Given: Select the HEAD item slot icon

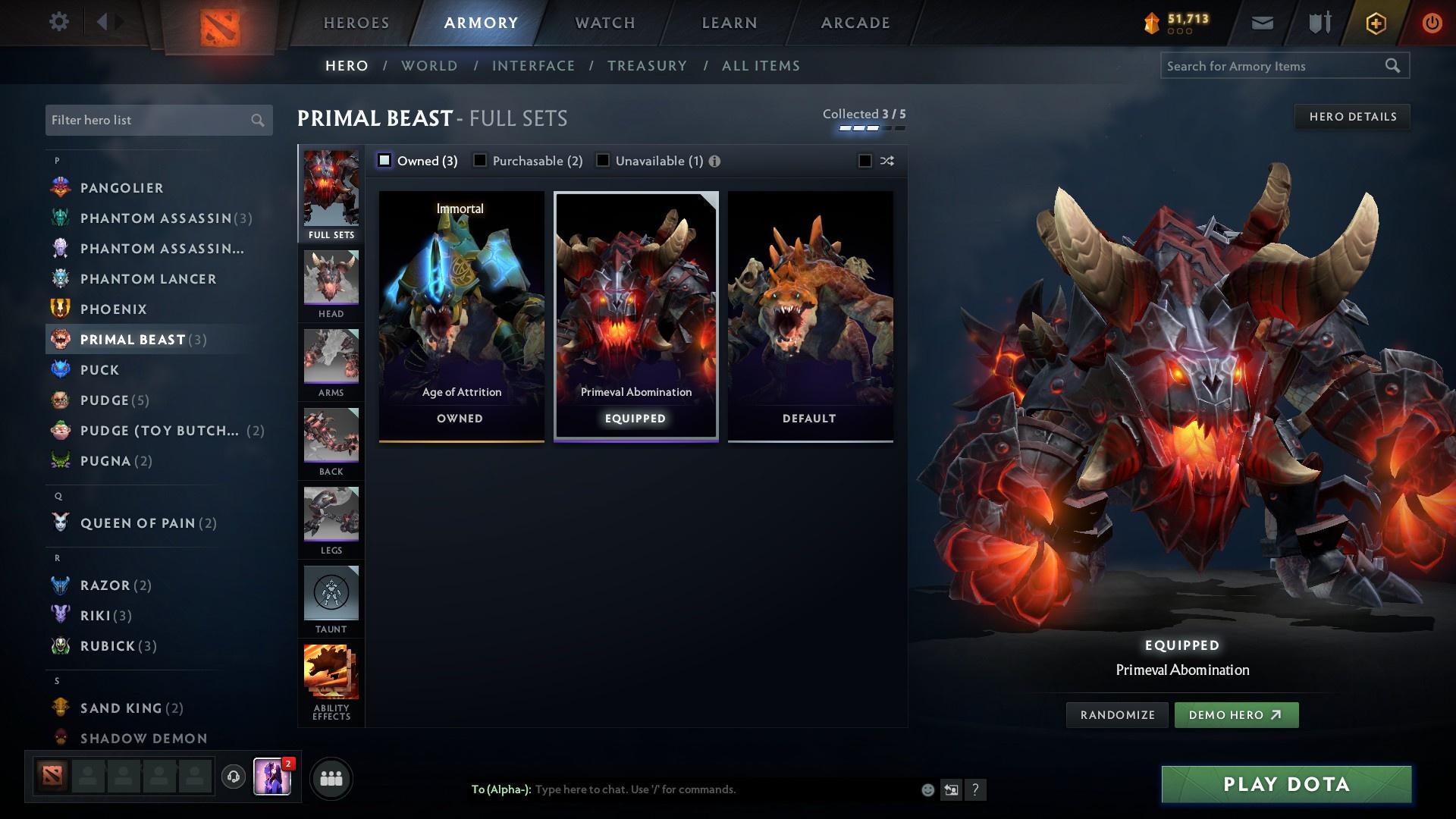Looking at the screenshot, I should click(x=331, y=281).
